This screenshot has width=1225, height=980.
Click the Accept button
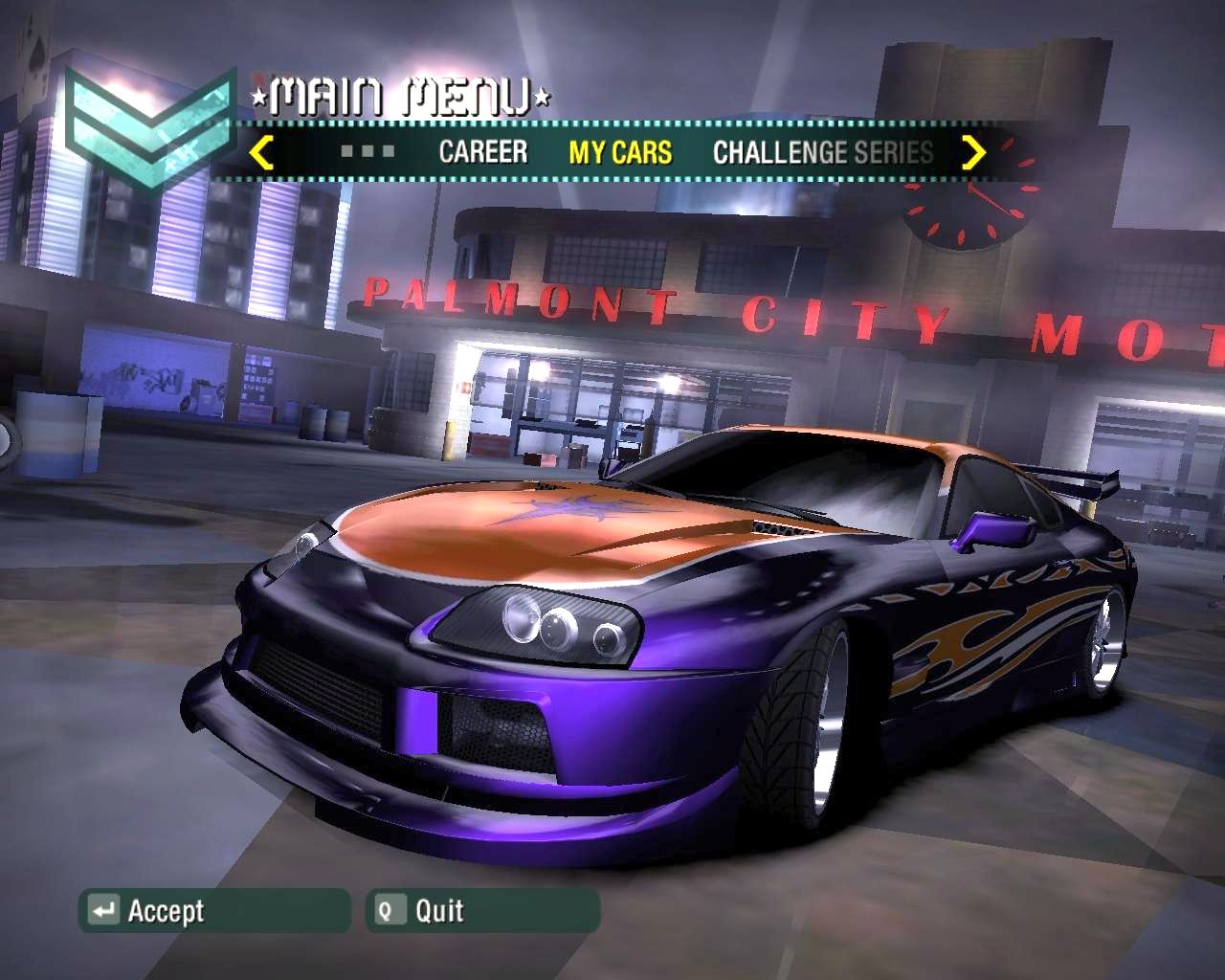coord(214,910)
